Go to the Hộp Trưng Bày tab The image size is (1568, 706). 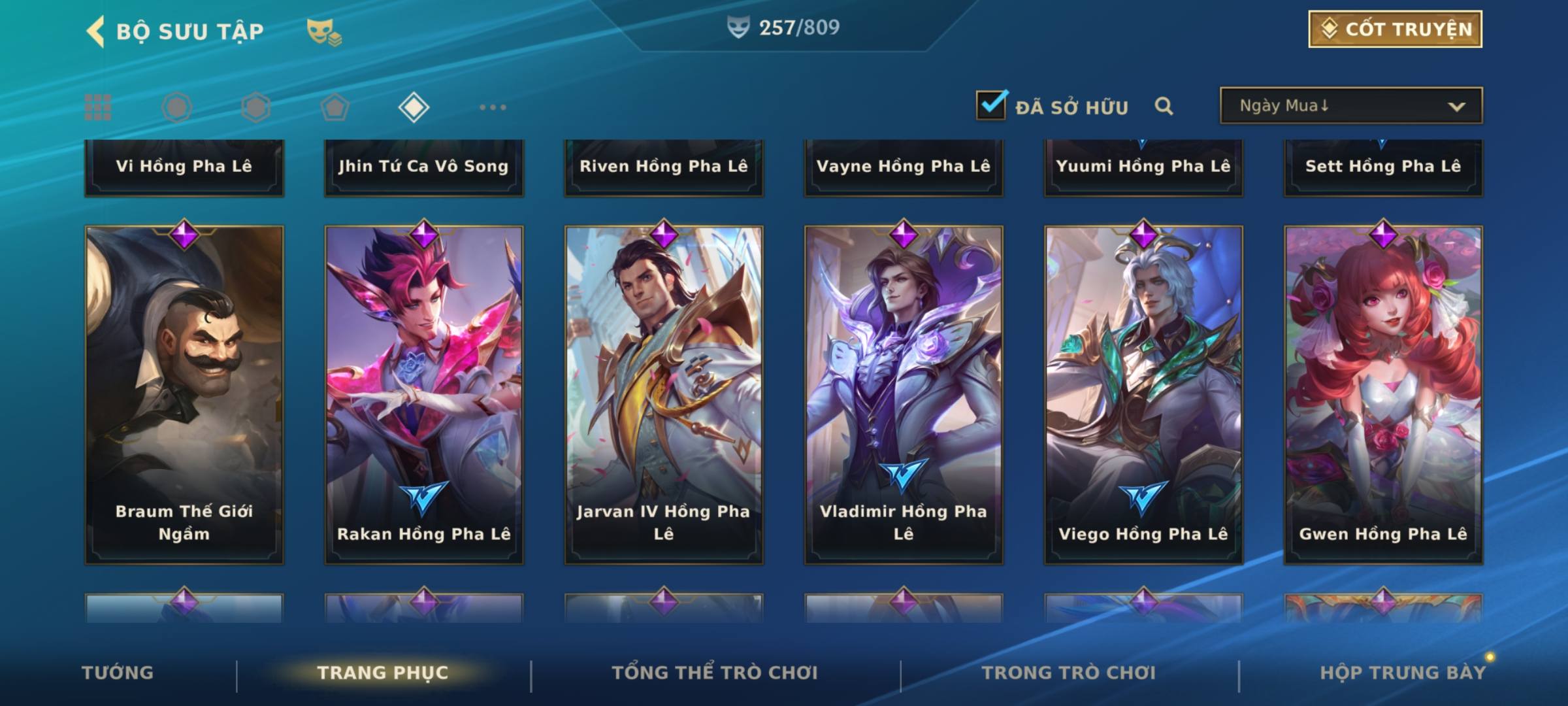1403,673
